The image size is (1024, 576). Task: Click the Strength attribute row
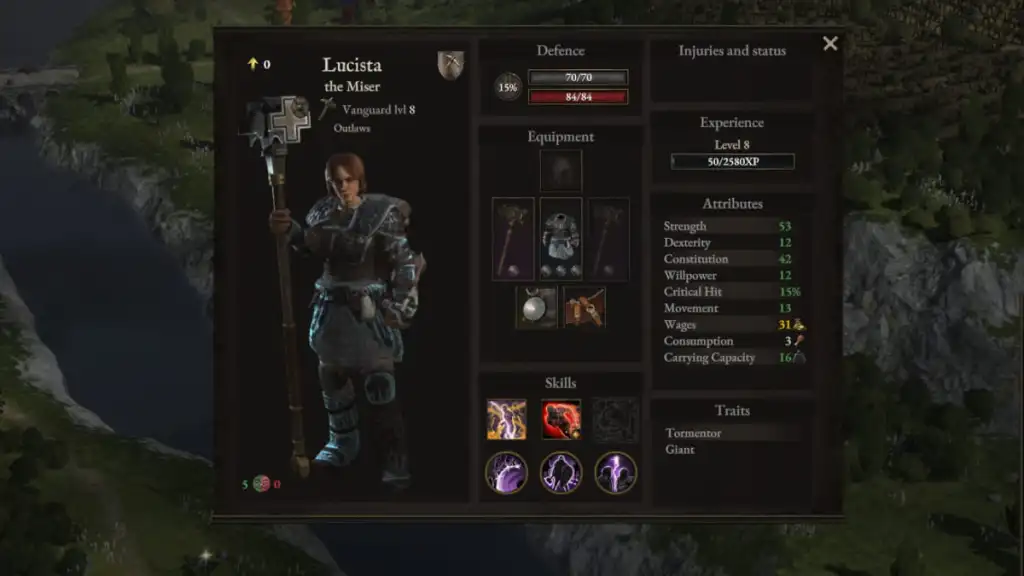click(x=732, y=226)
